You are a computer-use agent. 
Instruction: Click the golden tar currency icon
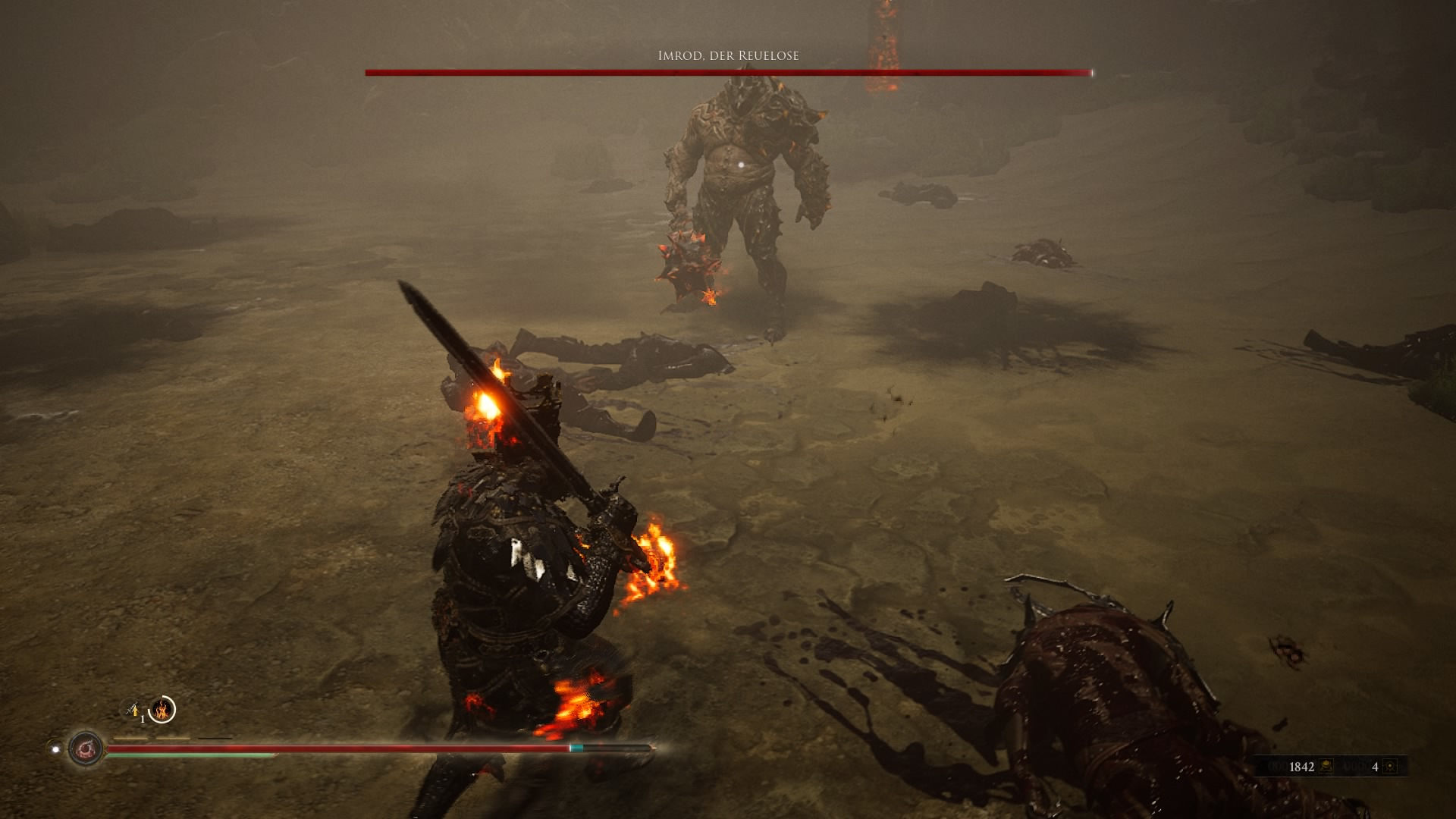point(1326,767)
